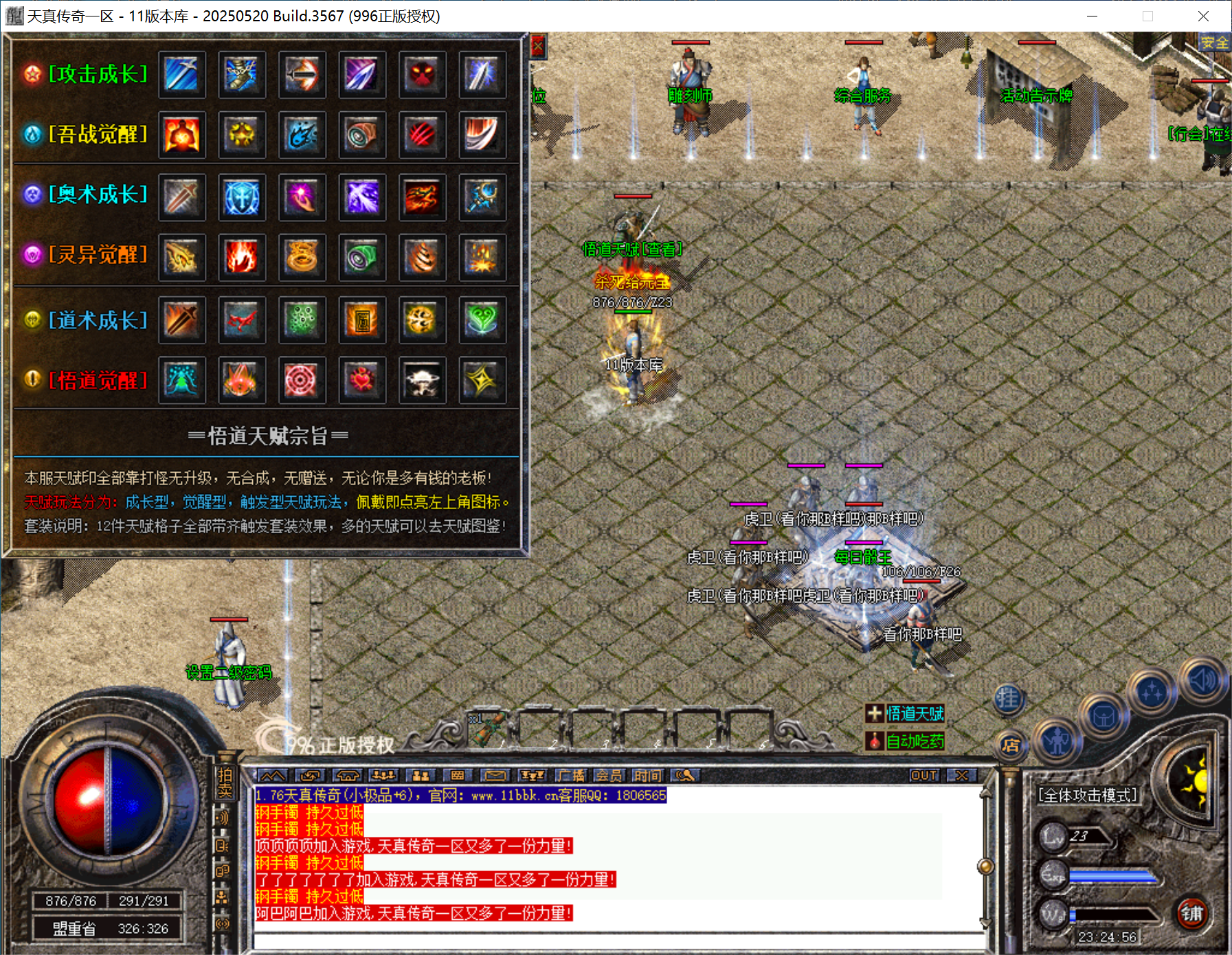Expand talent details via 悟道天赋[查看] label
Screen dimensions: 1232x955
click(x=631, y=250)
